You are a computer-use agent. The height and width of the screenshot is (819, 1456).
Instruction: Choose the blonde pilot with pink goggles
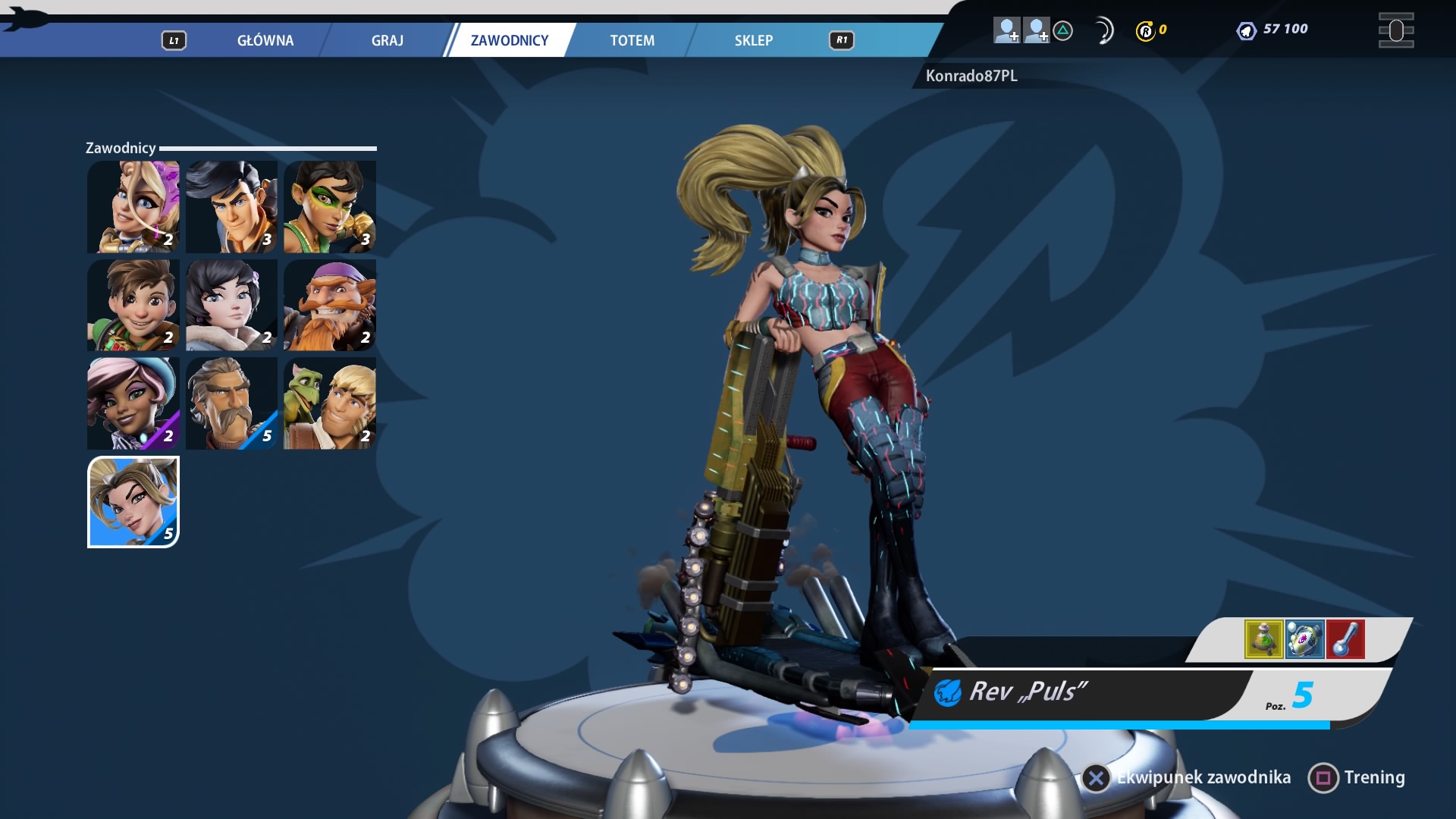tap(133, 206)
